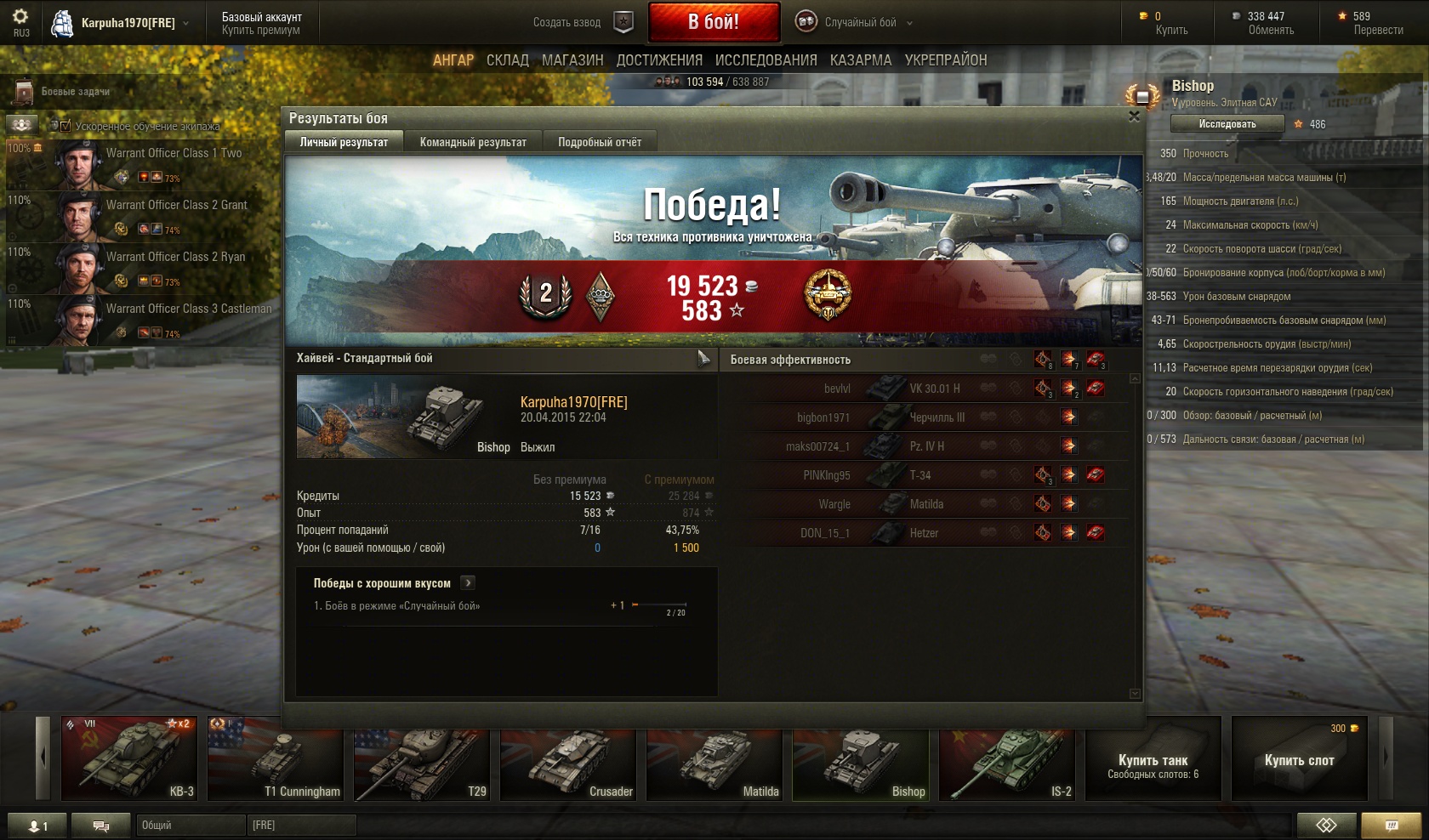This screenshot has height=840, width=1429.
Task: Go to «Казарма» section
Action: [x=861, y=60]
